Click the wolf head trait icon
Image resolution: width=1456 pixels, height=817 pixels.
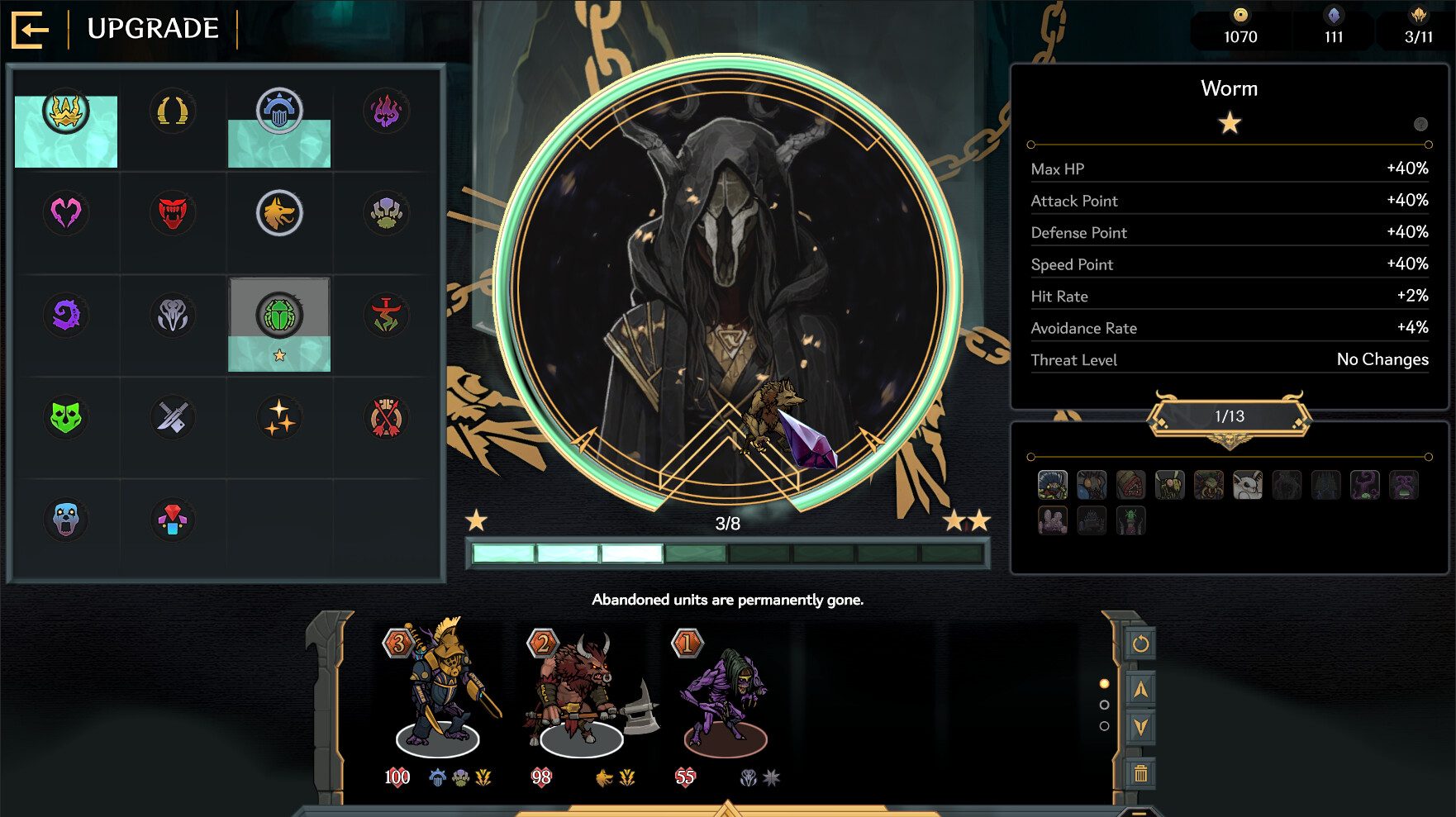[279, 213]
